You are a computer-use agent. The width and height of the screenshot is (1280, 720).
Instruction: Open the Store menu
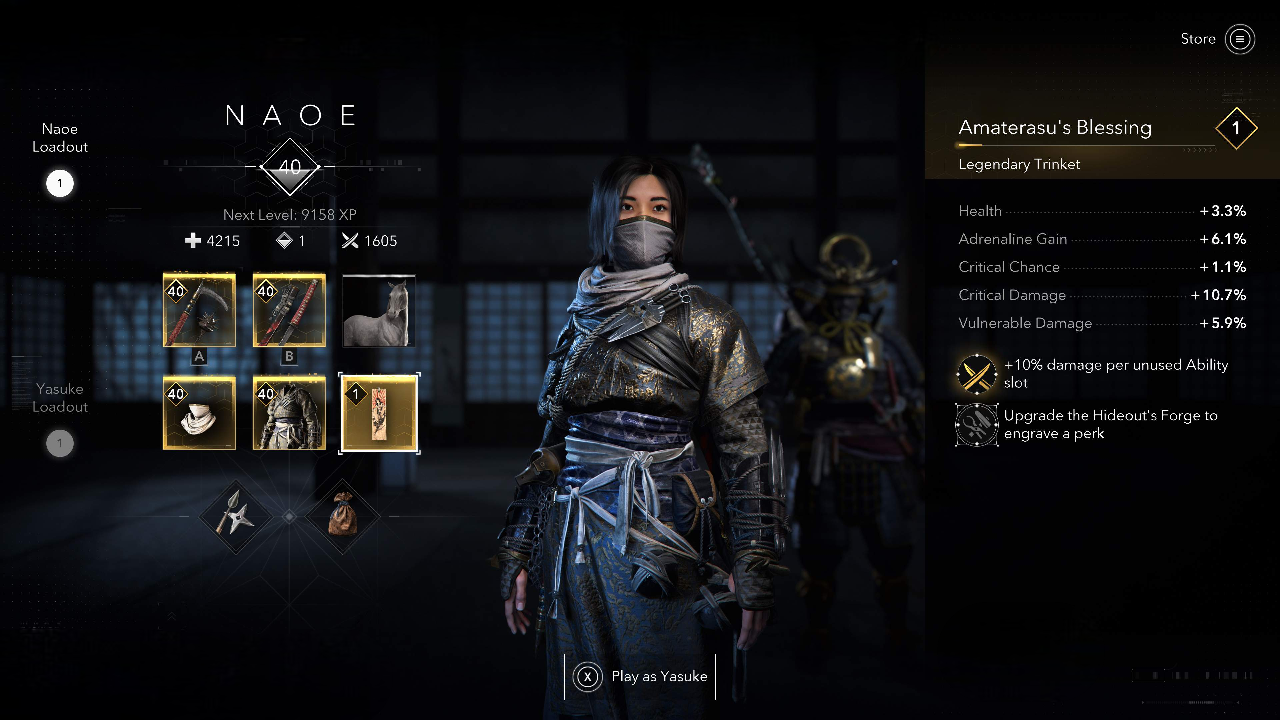coord(1217,39)
